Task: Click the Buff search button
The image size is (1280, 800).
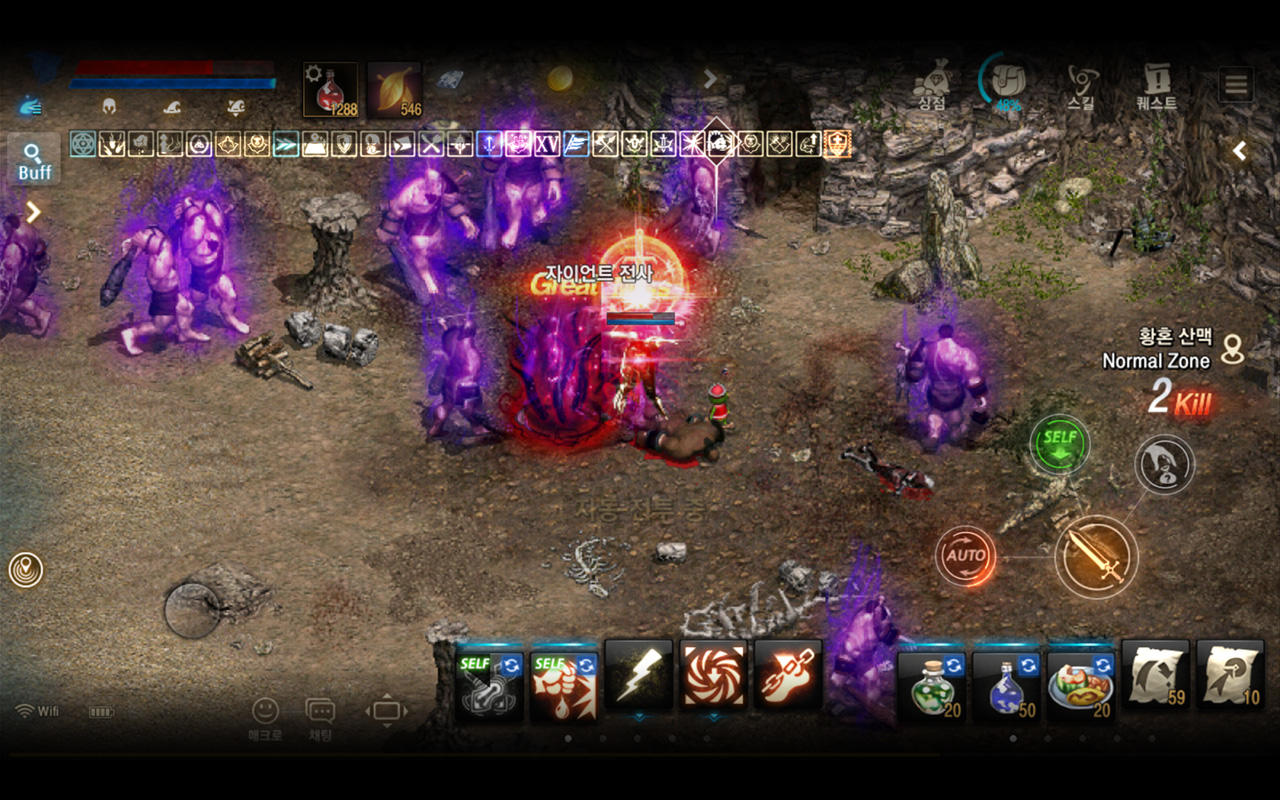Action: 33,158
